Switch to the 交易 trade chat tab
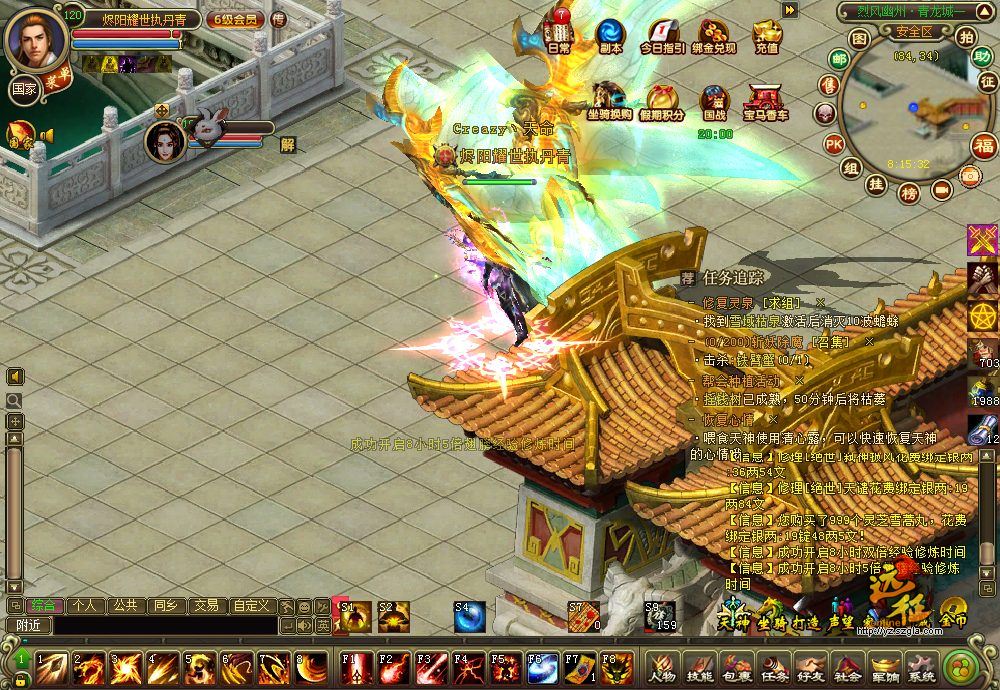This screenshot has height=690, width=1000. pyautogui.click(x=205, y=605)
